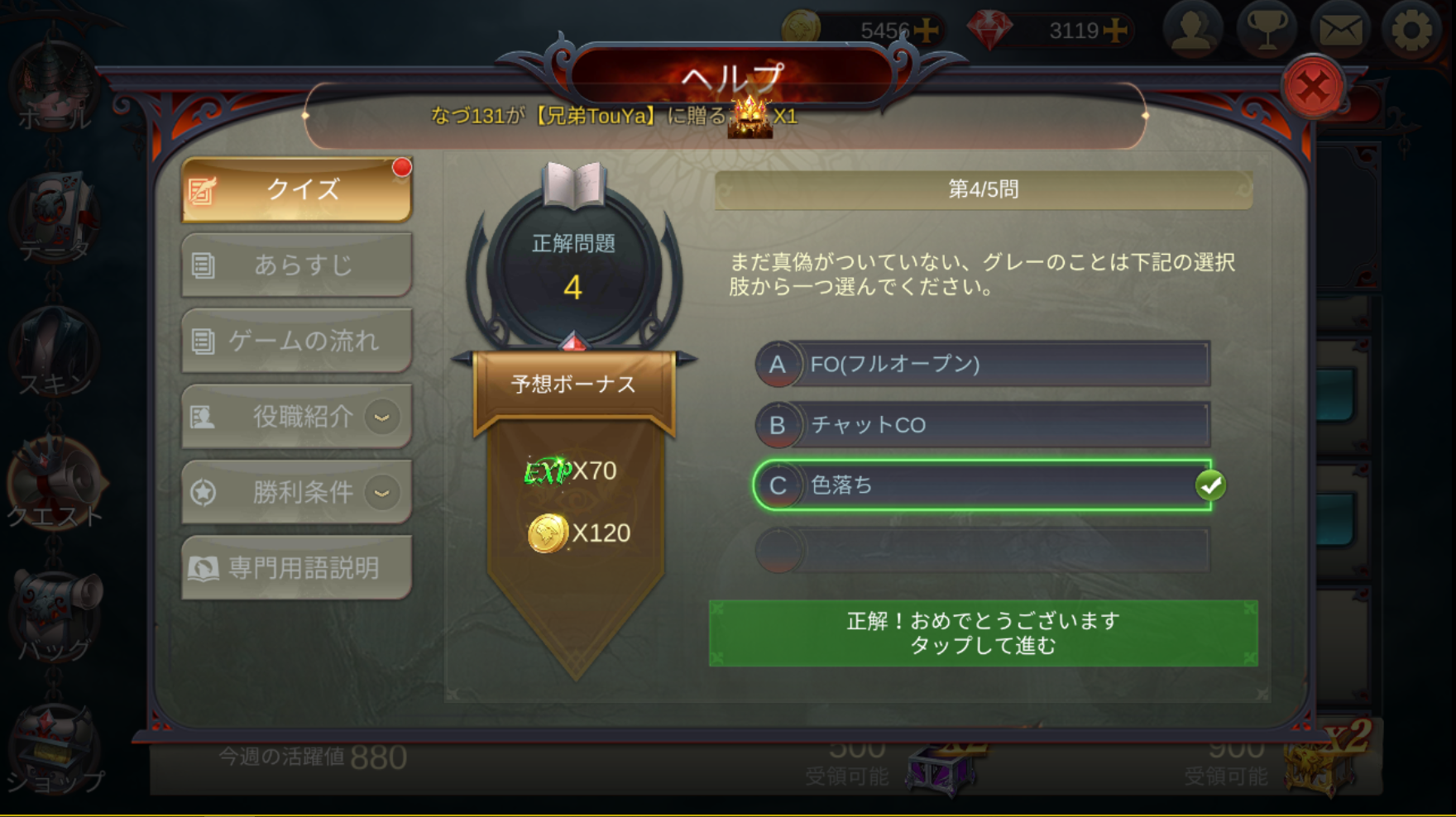Image resolution: width=1456 pixels, height=817 pixels.
Task: Open the クエスト menu in the sidebar
Action: click(x=55, y=486)
